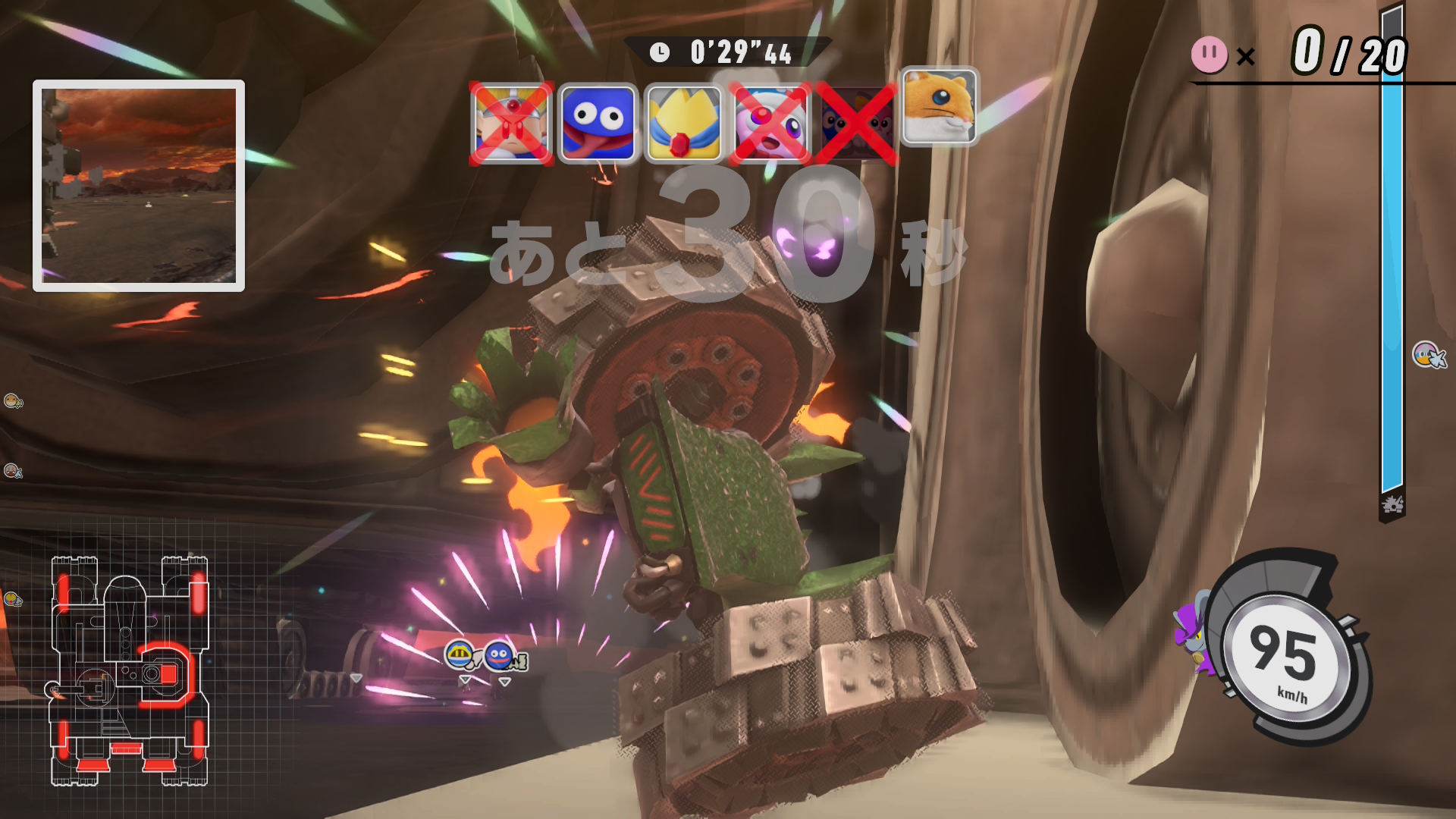The width and height of the screenshot is (1456, 819).
Task: Select the crossed-out dark purple character portrait
Action: point(855,123)
